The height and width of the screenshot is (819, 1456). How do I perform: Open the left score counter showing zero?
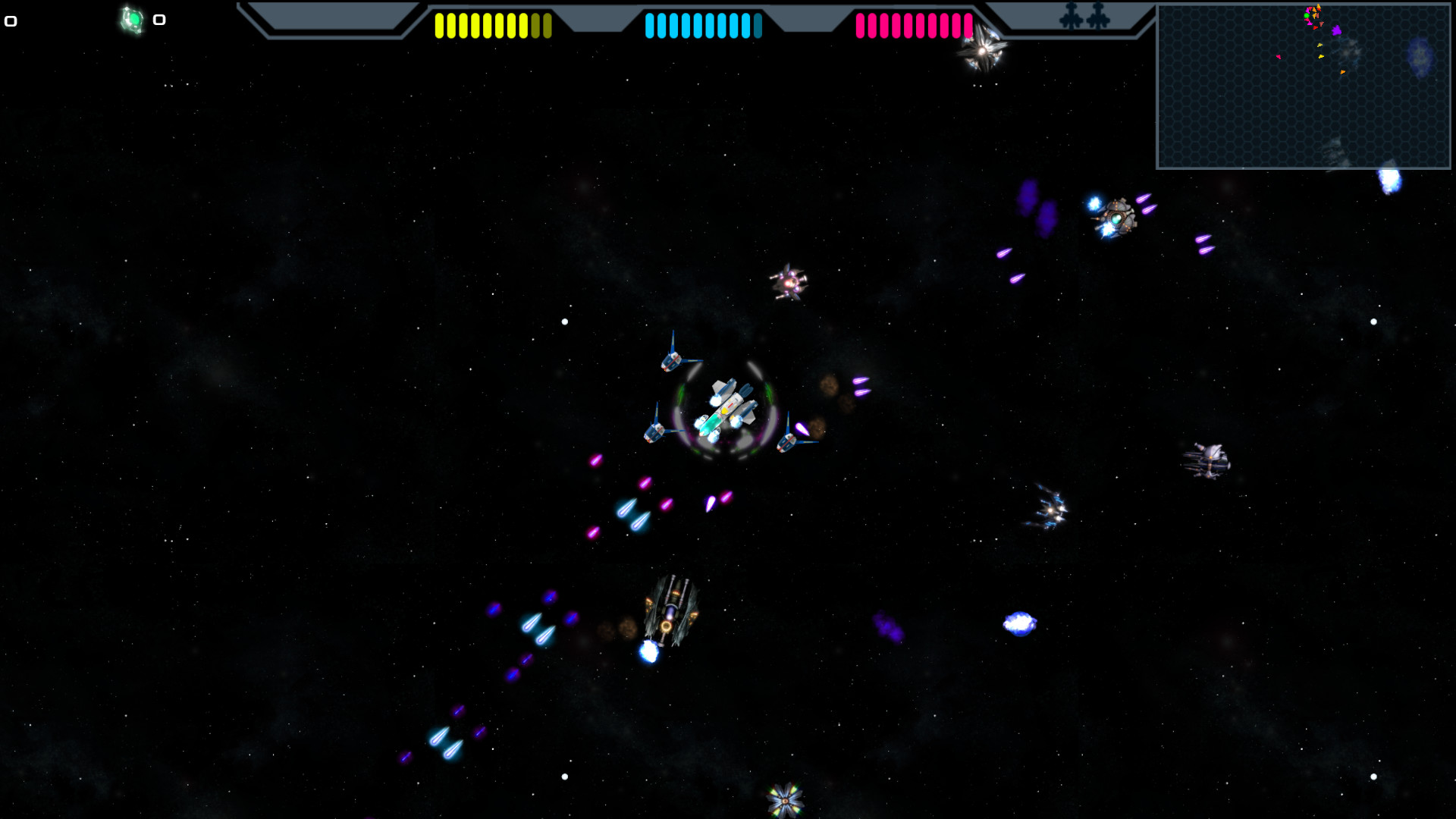coord(10,20)
